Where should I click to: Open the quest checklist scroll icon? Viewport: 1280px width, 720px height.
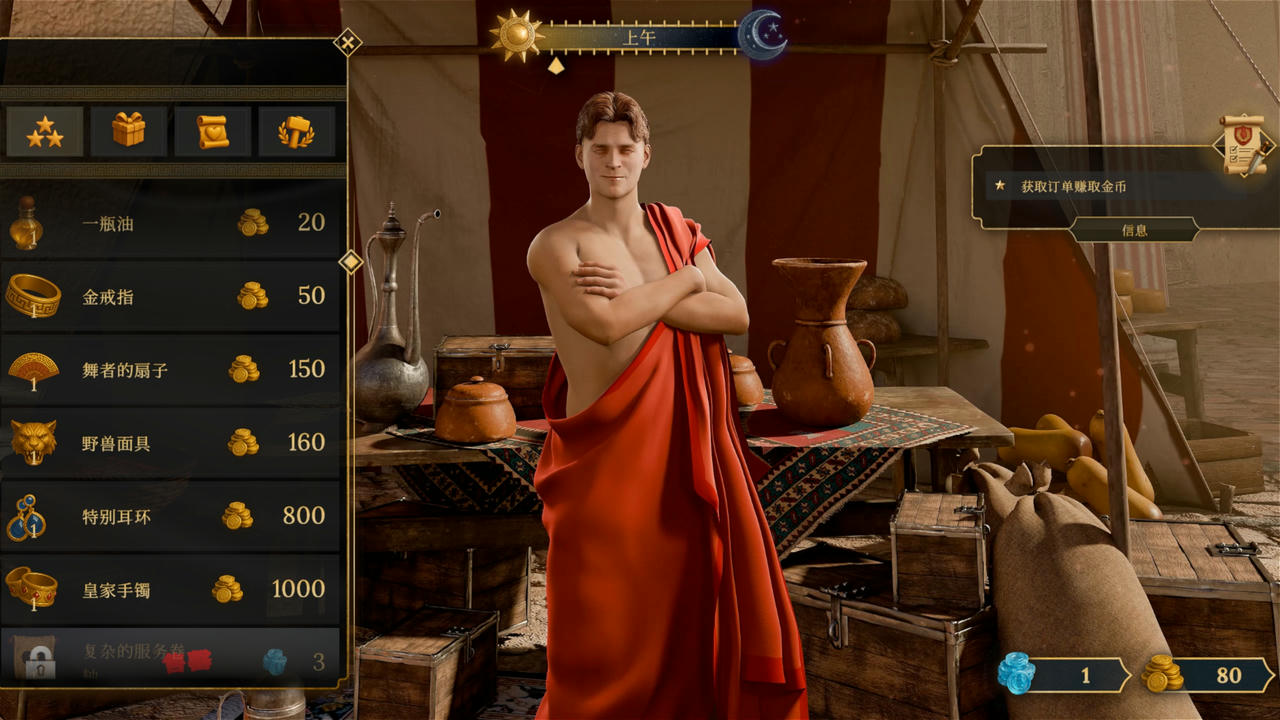(1242, 146)
